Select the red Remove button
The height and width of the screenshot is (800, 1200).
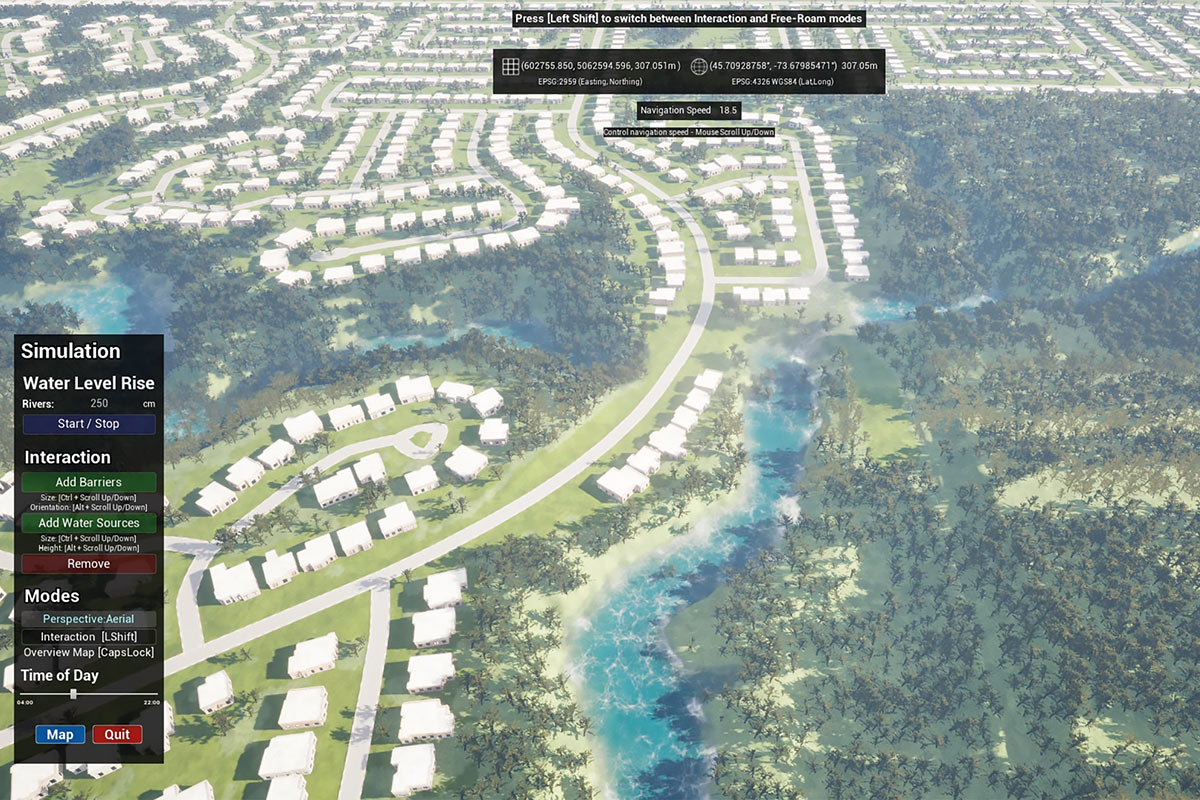click(89, 564)
